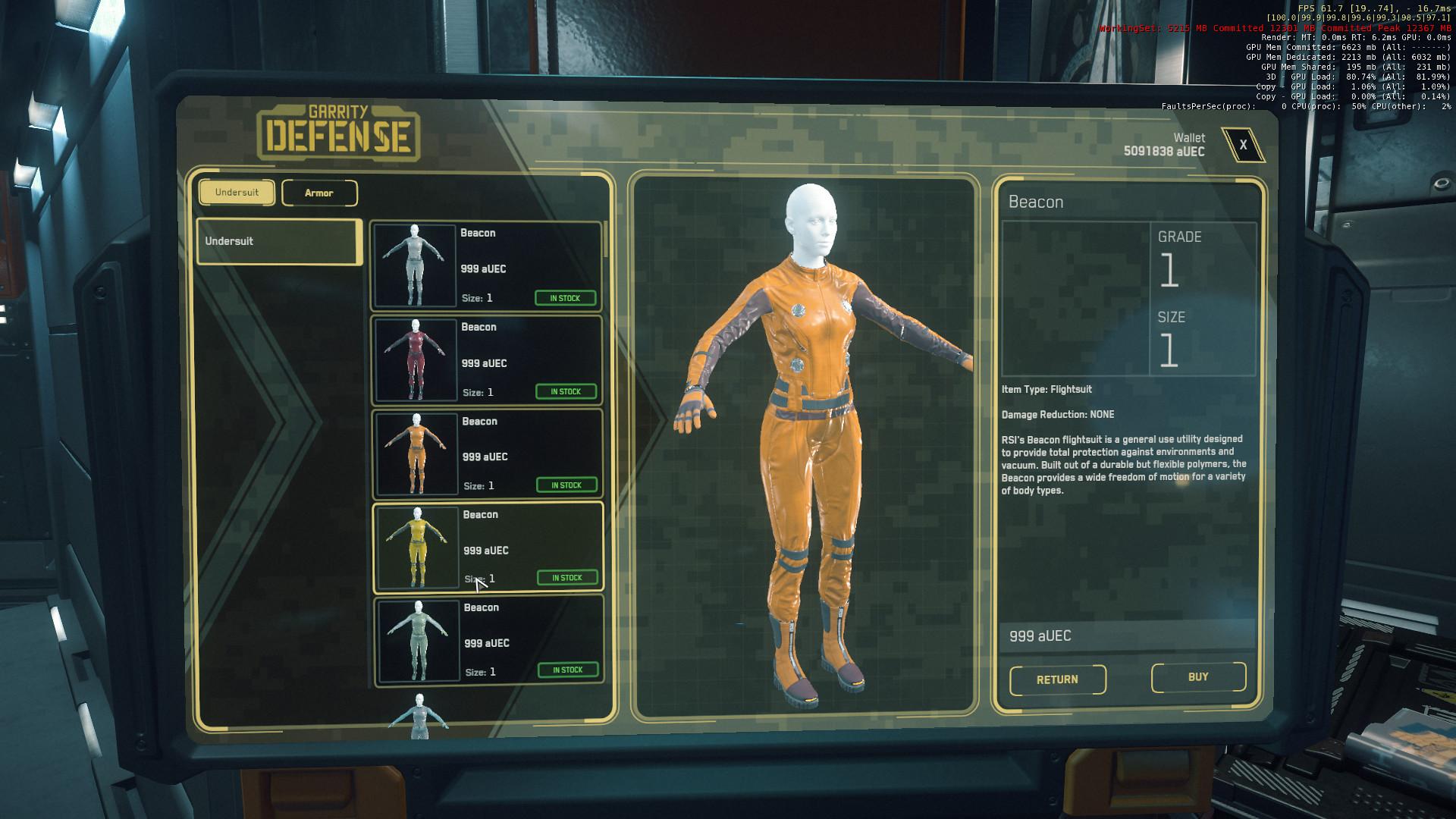This screenshot has width=1456, height=819.
Task: Click the RETURN button
Action: click(1057, 679)
